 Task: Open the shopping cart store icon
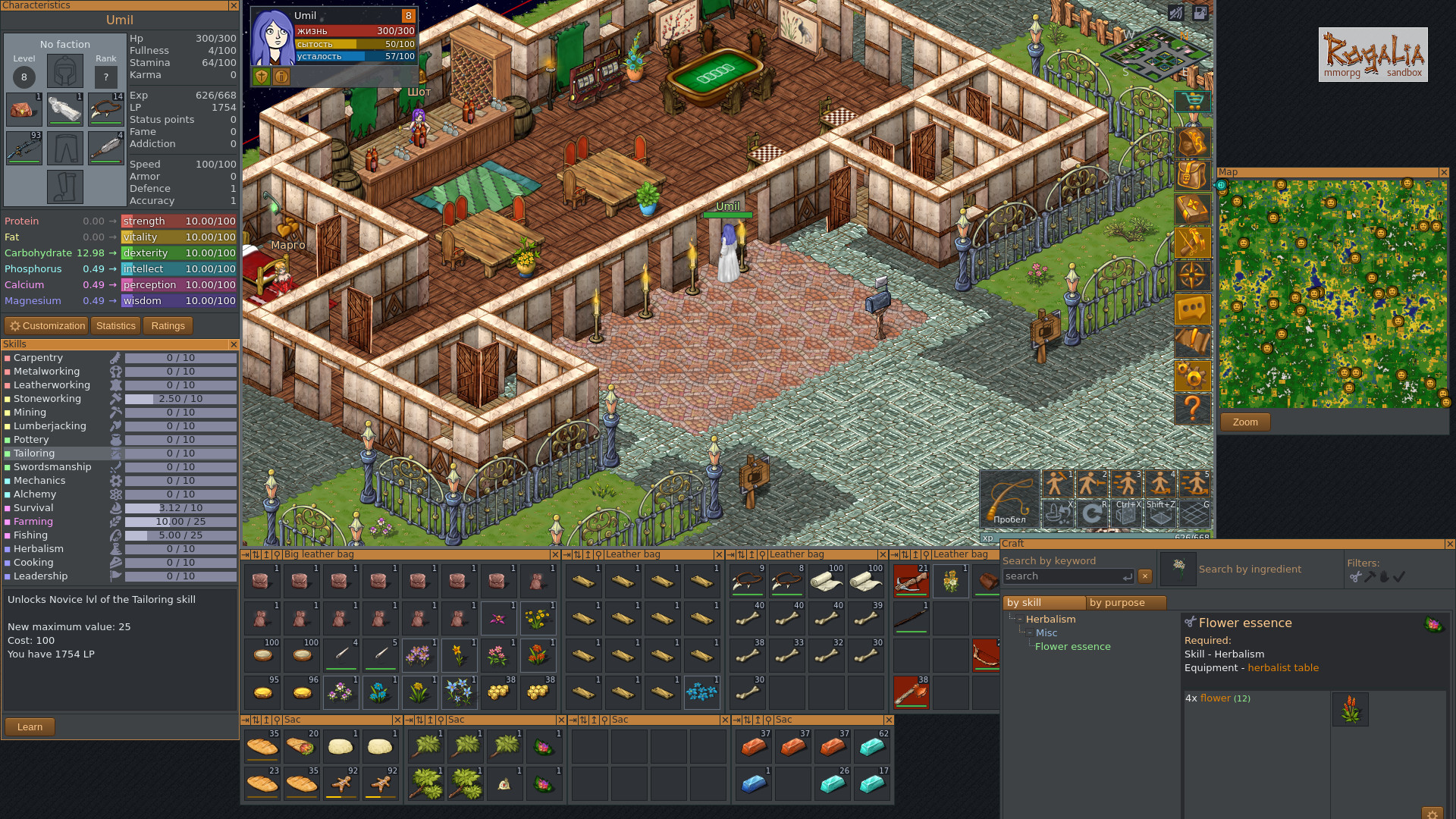tap(1193, 101)
